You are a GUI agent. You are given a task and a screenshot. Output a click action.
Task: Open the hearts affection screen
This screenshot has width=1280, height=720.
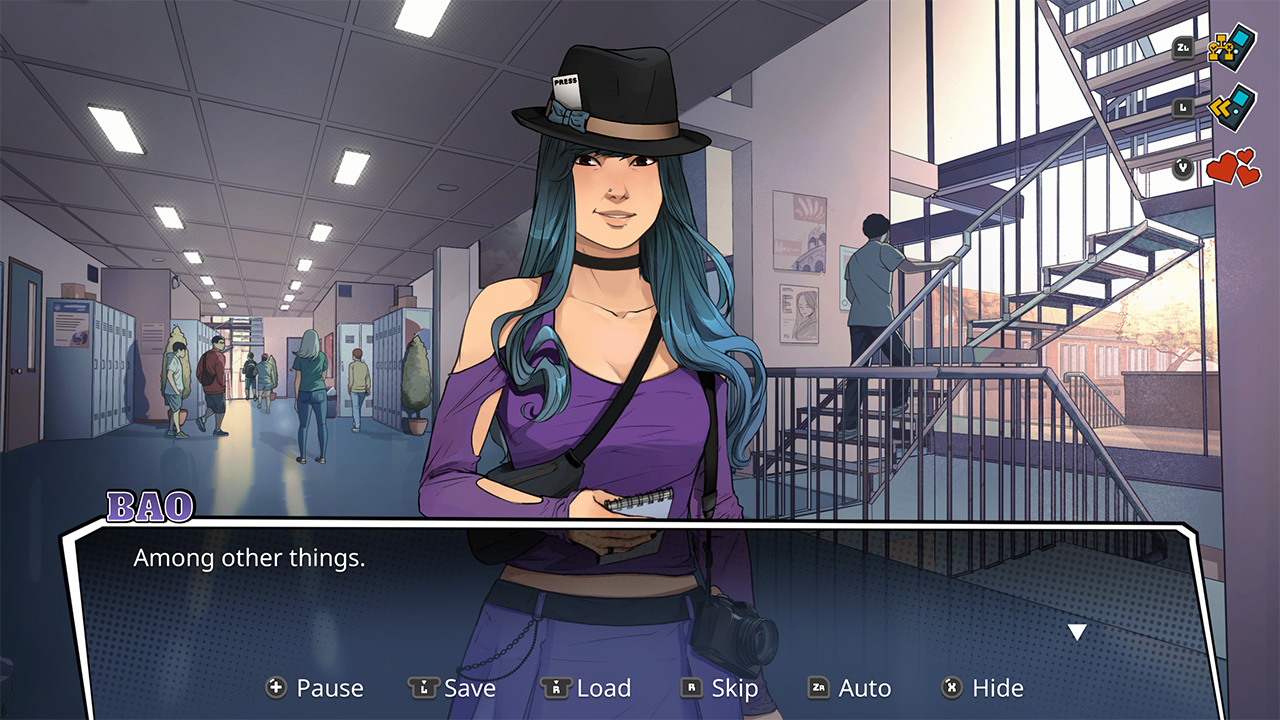[x=1233, y=166]
